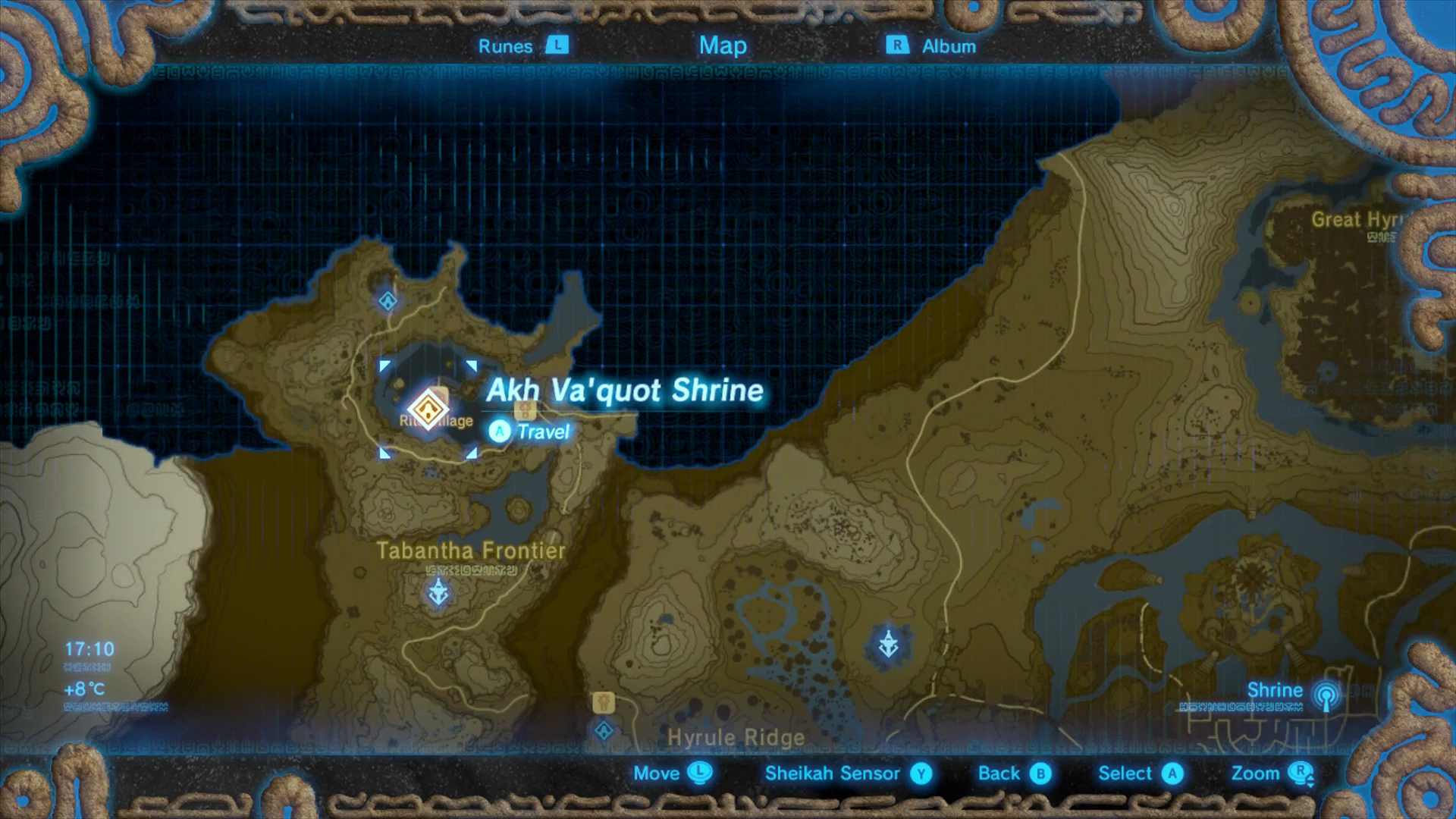Enable map Zoom via right stick control
The image size is (1456, 819).
pos(1268,773)
